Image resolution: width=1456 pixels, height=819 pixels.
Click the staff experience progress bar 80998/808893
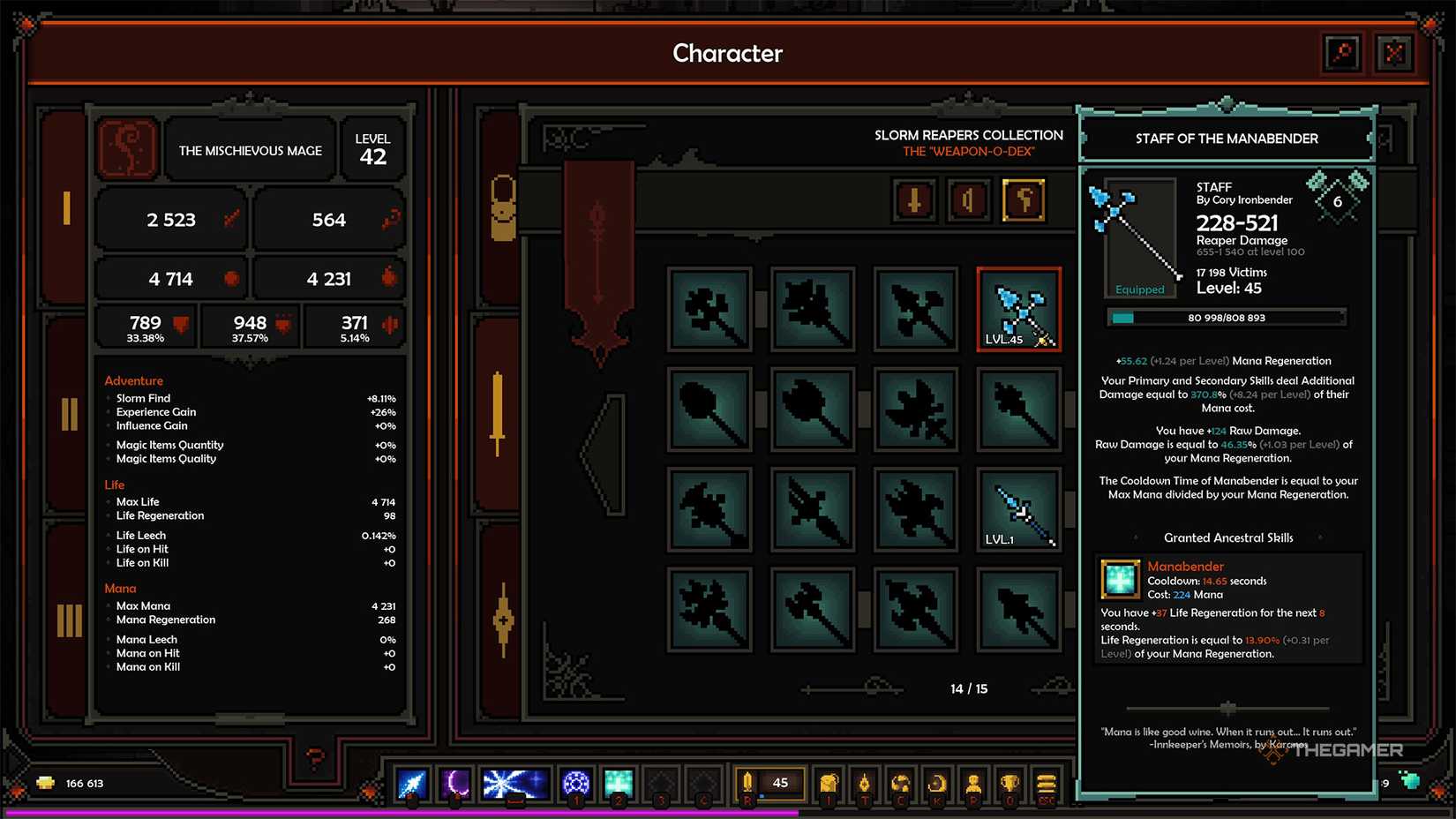click(1227, 318)
